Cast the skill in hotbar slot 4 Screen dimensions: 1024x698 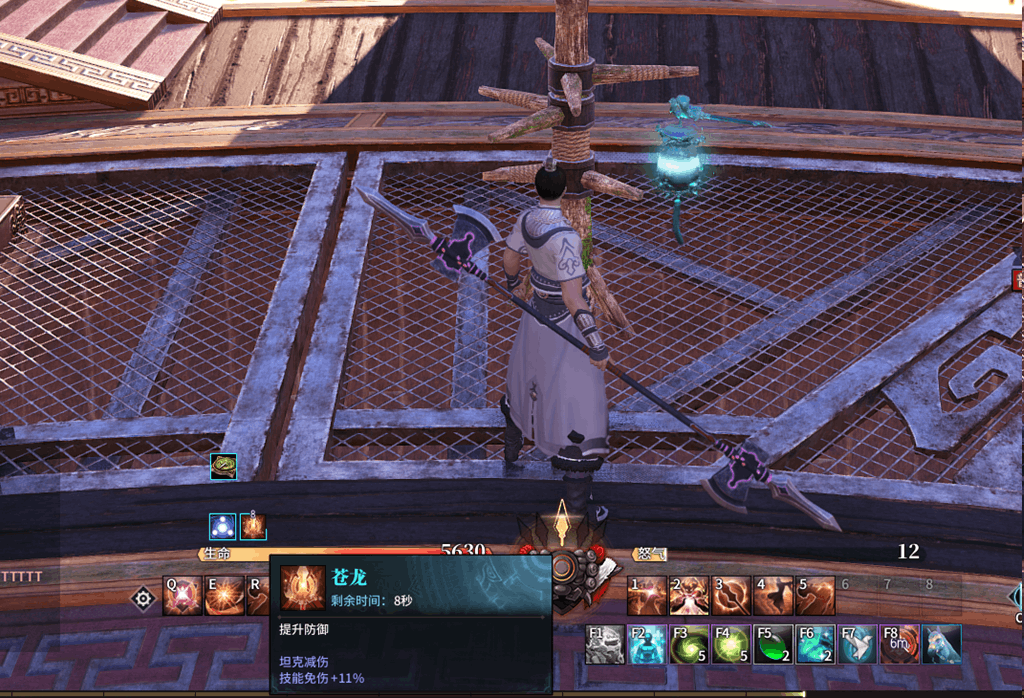(x=773, y=596)
